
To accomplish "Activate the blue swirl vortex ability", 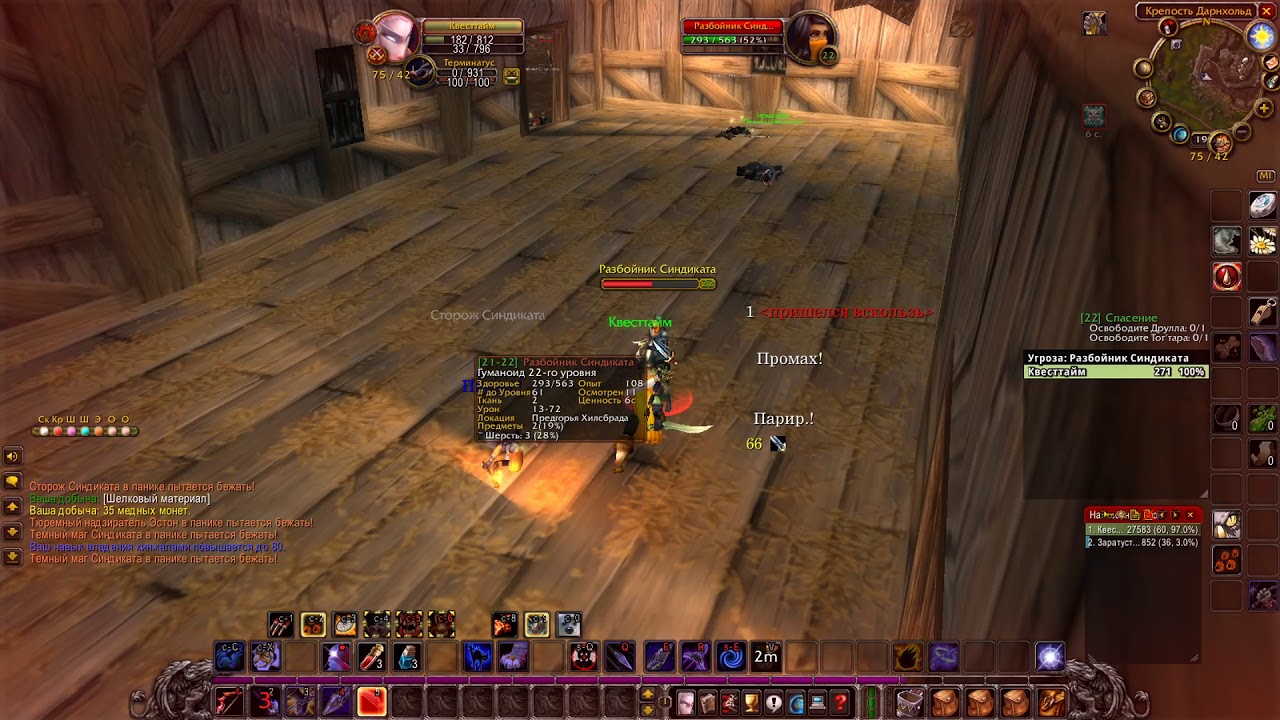I will [x=731, y=657].
